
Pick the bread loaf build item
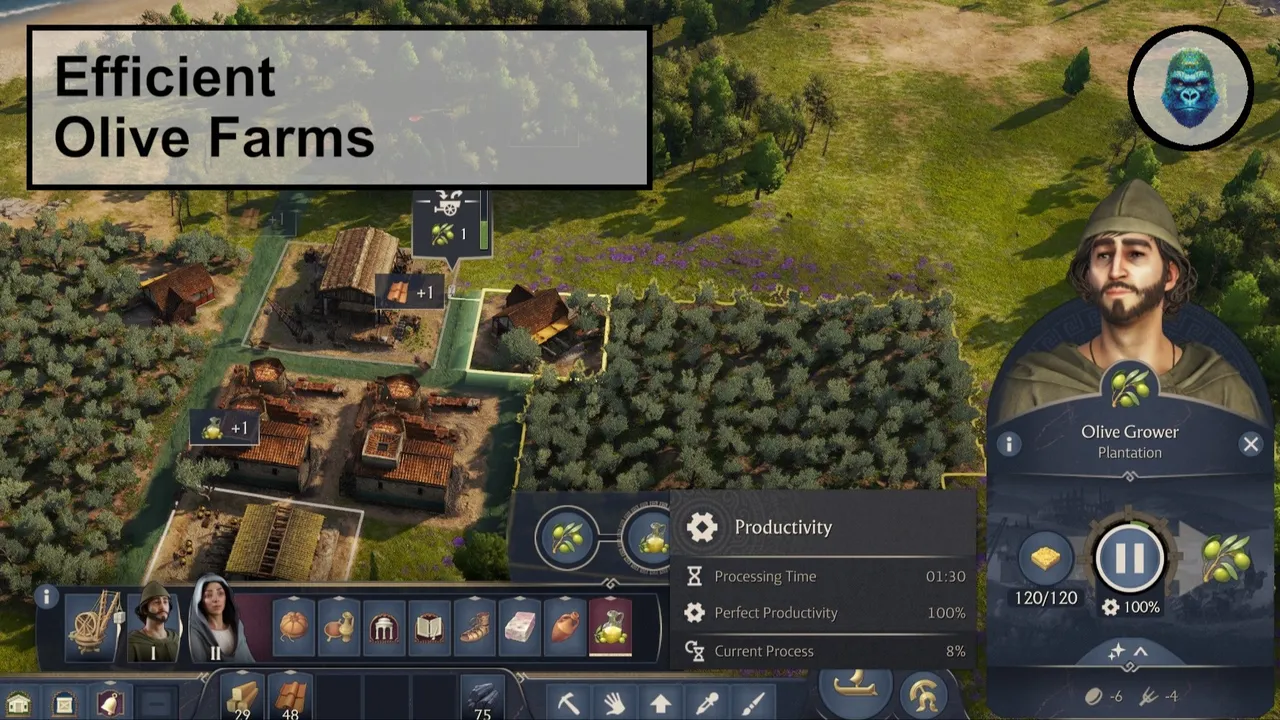tap(293, 628)
